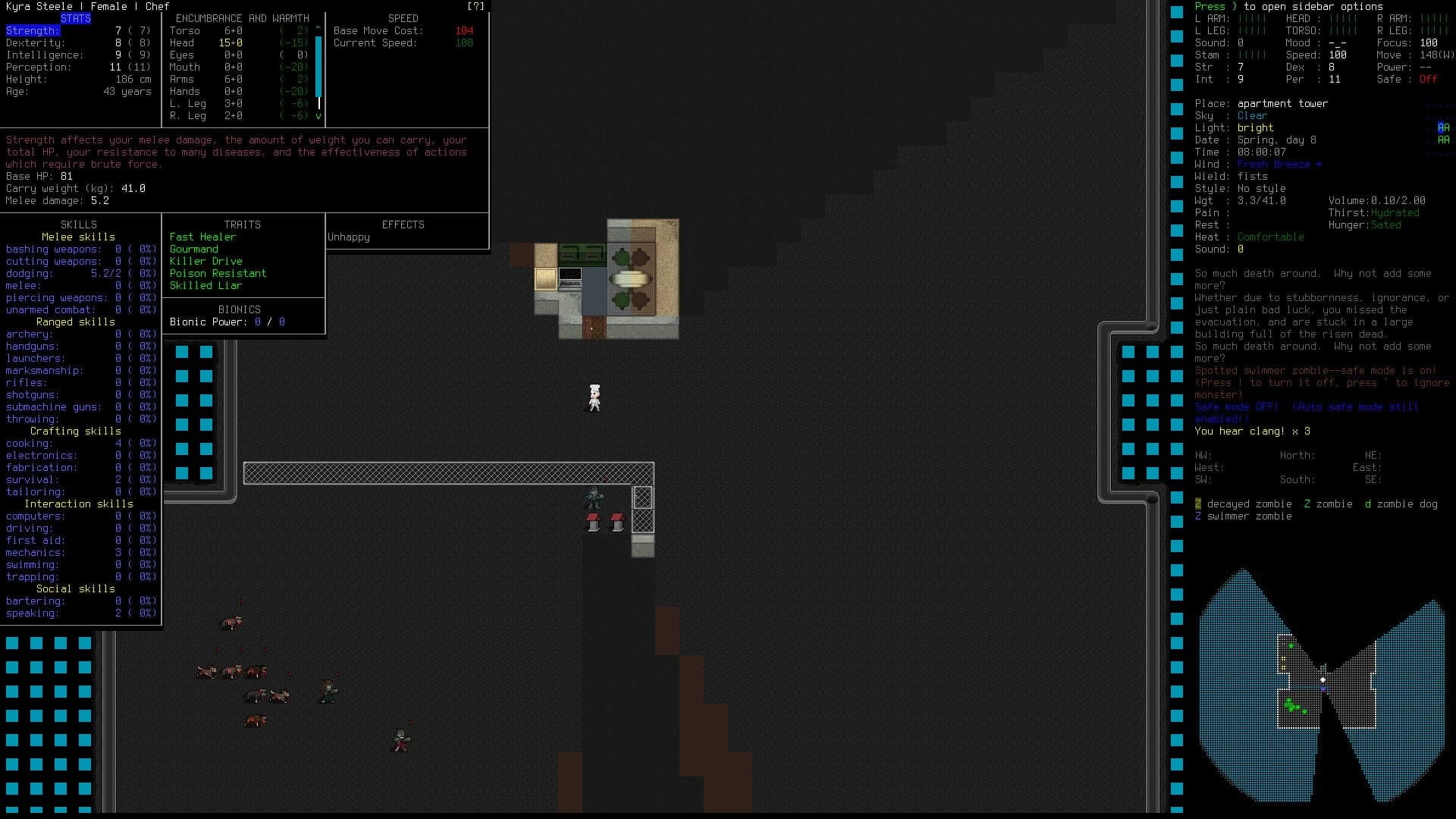Click the zombie dog 'd' symbol

click(1368, 504)
